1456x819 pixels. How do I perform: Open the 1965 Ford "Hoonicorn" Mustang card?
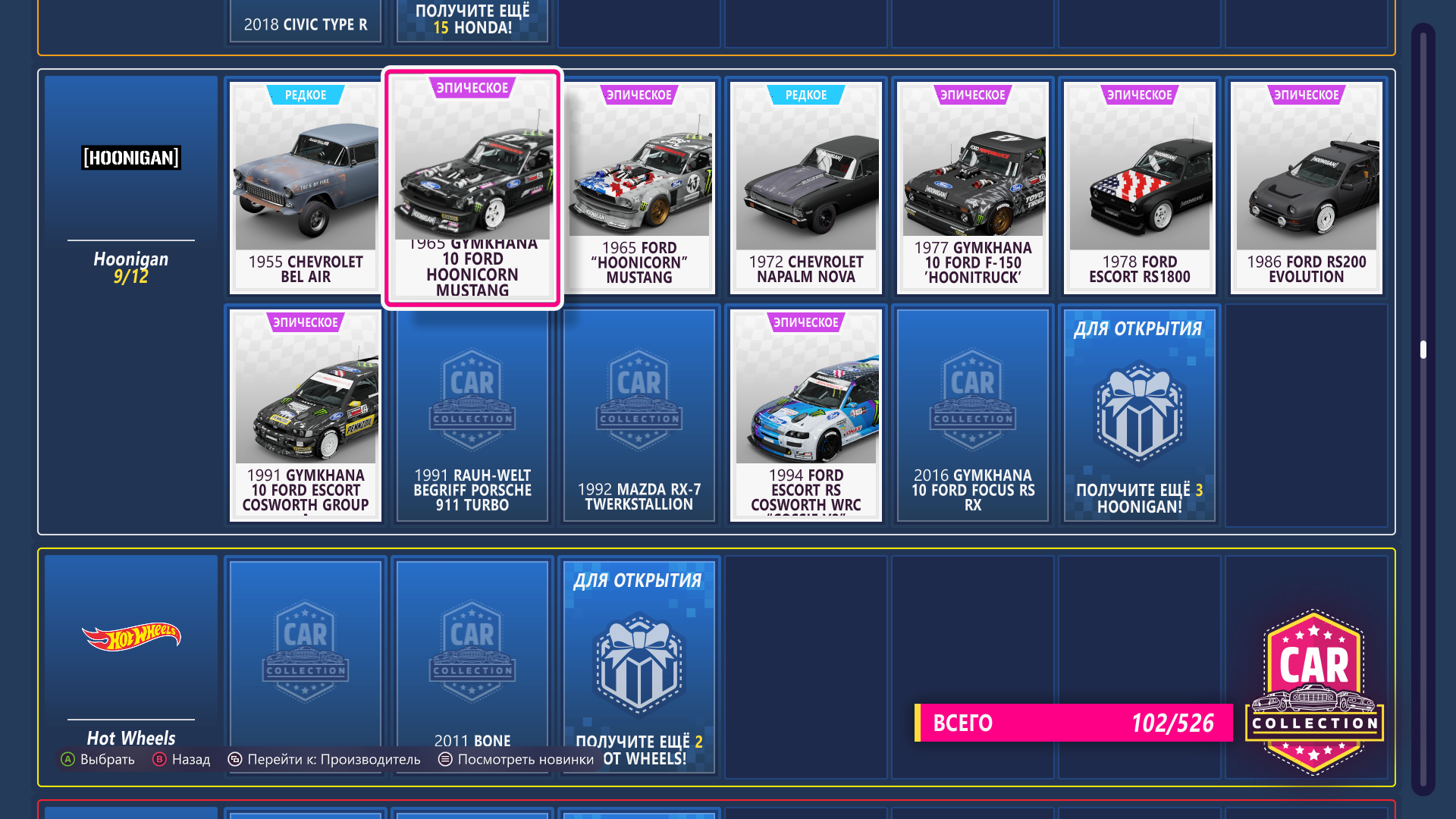[x=639, y=187]
